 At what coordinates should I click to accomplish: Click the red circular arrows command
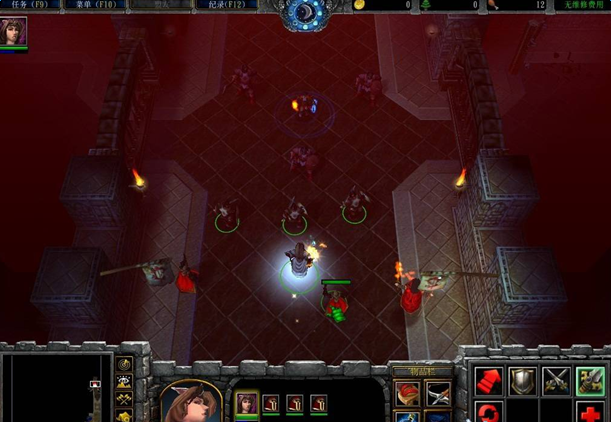pos(488,412)
